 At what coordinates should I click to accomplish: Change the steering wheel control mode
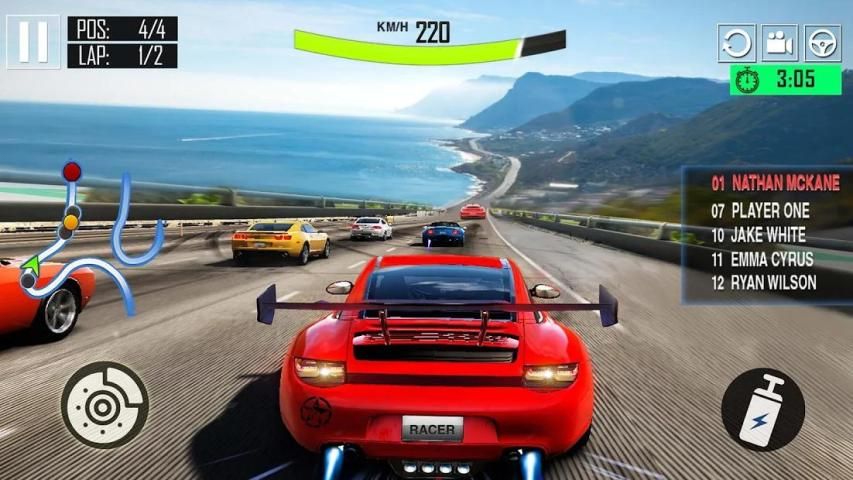click(822, 44)
